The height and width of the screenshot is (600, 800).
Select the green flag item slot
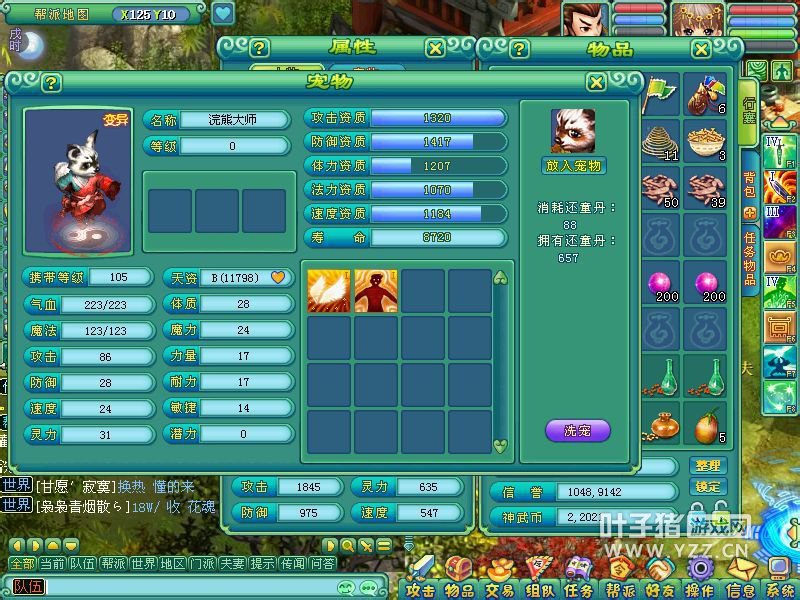click(659, 95)
